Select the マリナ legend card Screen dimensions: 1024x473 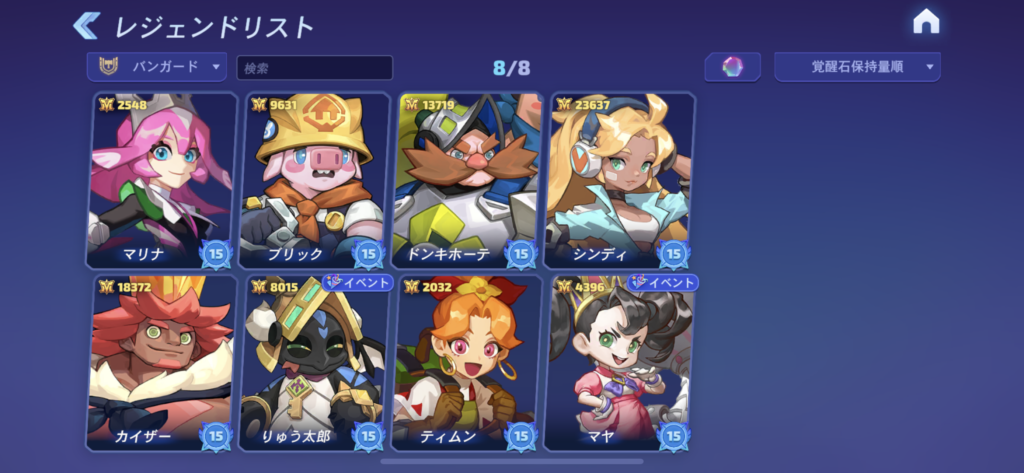click(x=162, y=181)
